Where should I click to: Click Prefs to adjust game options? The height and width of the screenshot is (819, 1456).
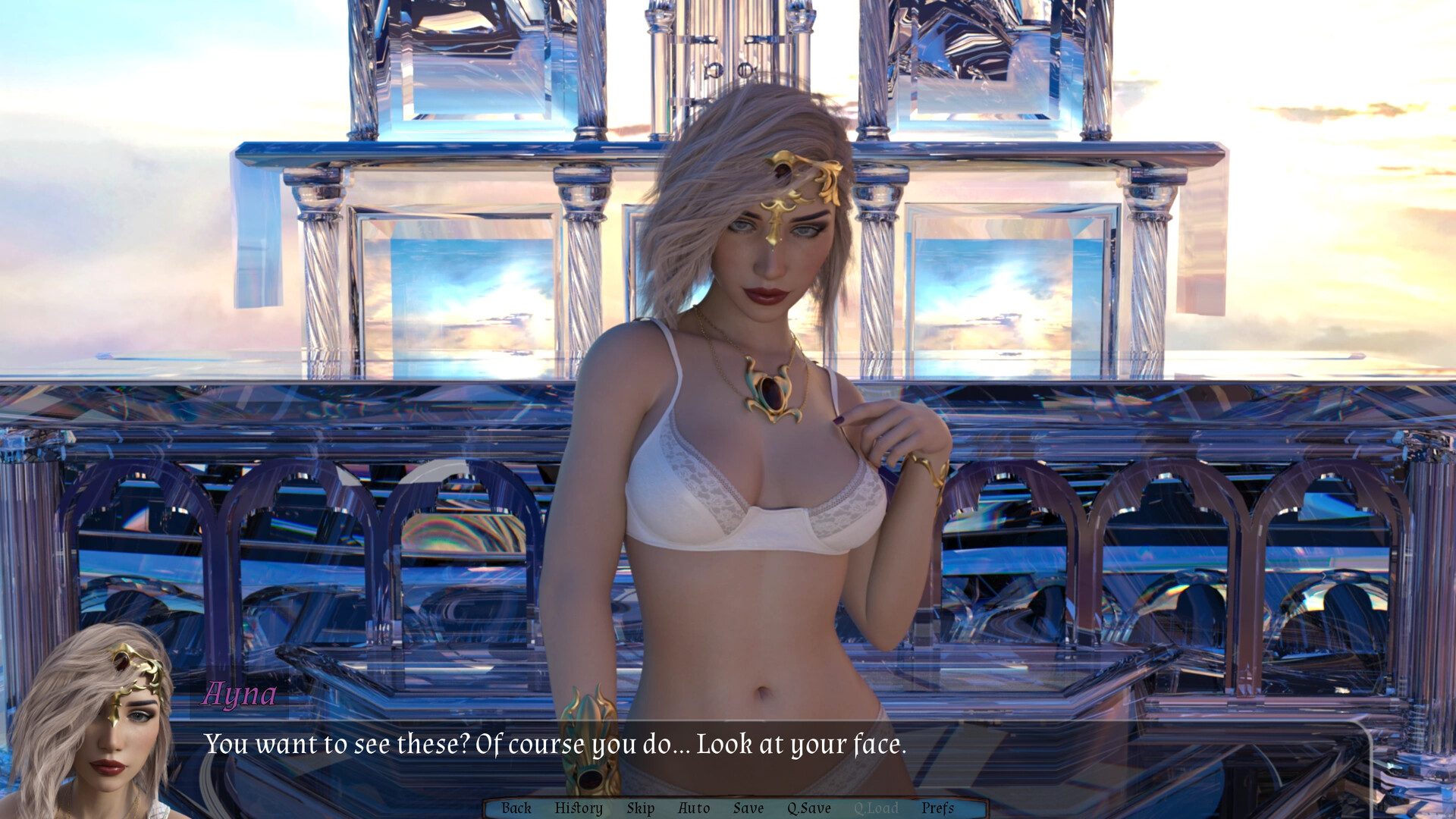click(x=938, y=808)
